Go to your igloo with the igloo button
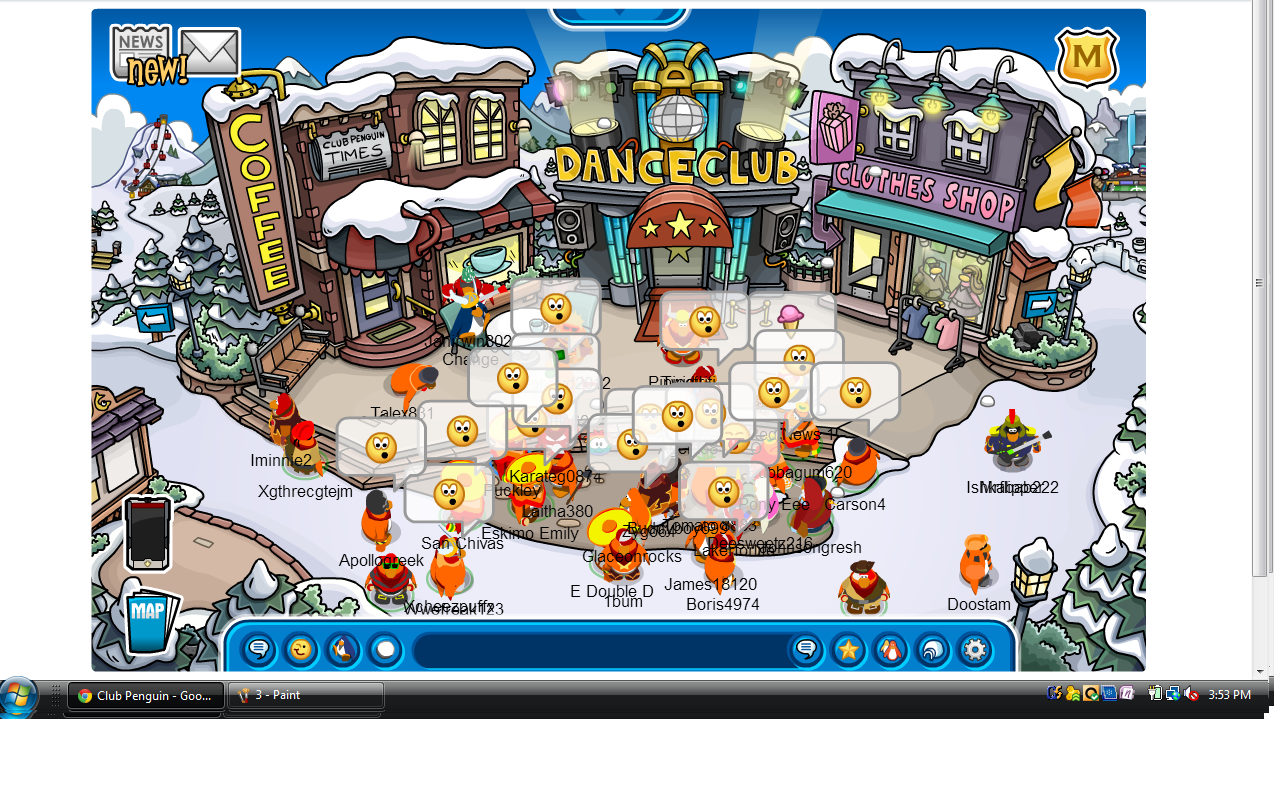This screenshot has width=1280, height=800. 932,650
